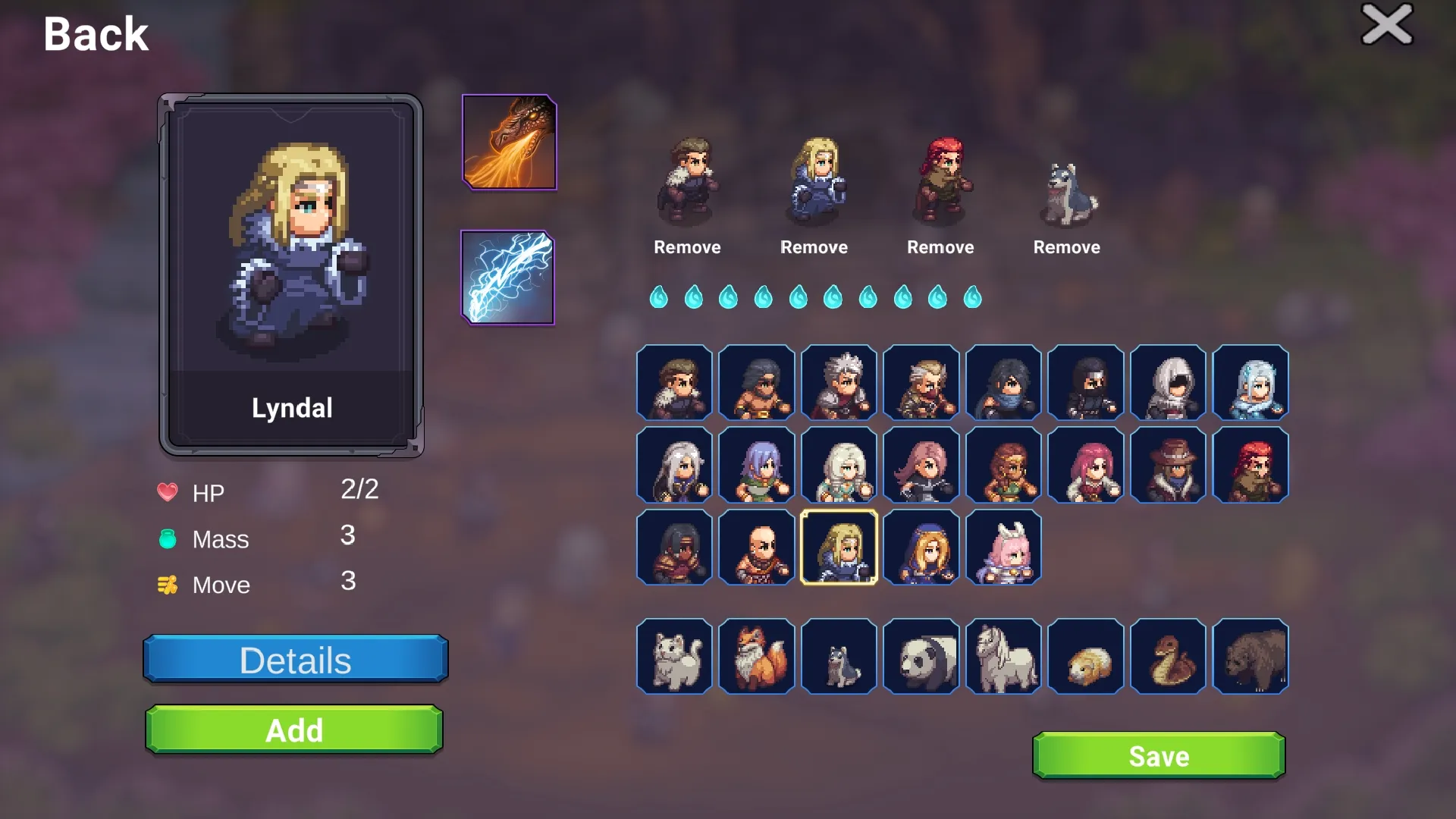This screenshot has width=1456, height=819.
Task: Choose the orange fox pet portrait
Action: (x=757, y=657)
